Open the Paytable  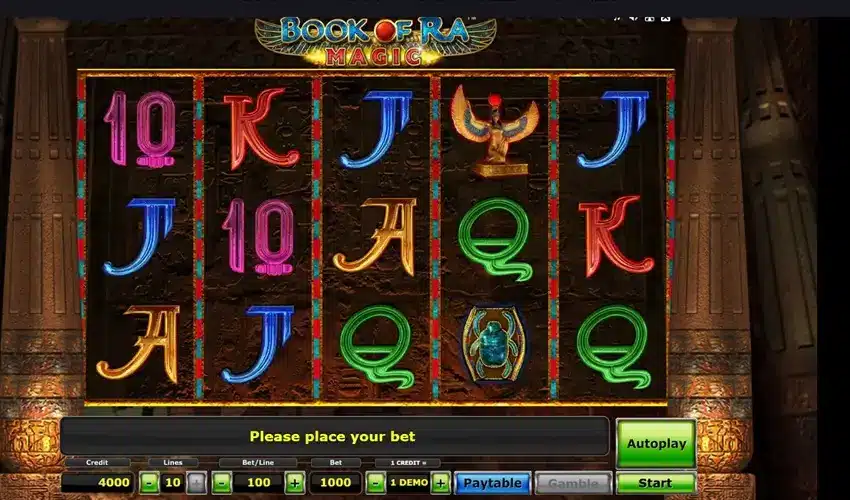pyautogui.click(x=492, y=483)
